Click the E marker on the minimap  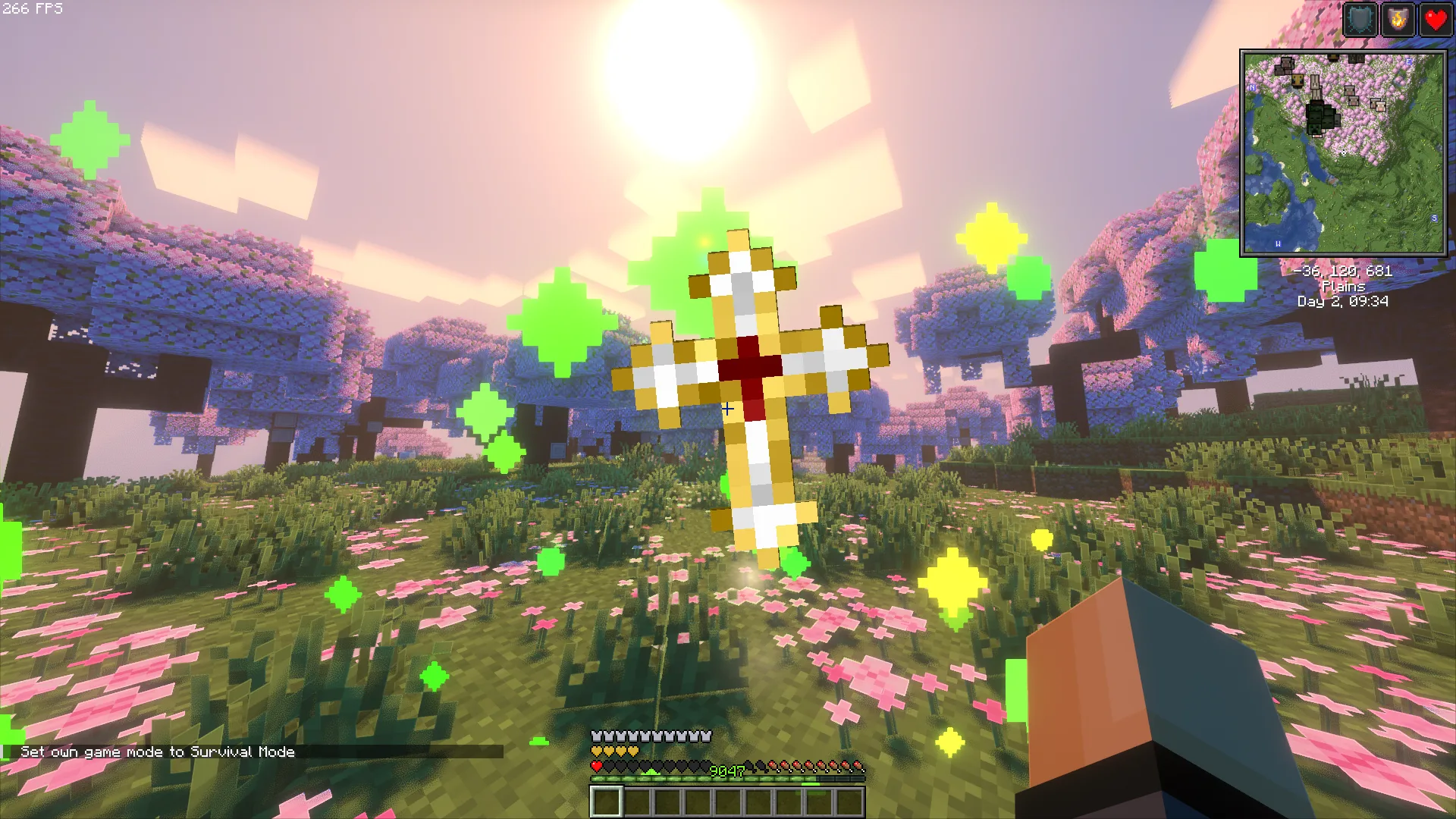[x=1409, y=62]
